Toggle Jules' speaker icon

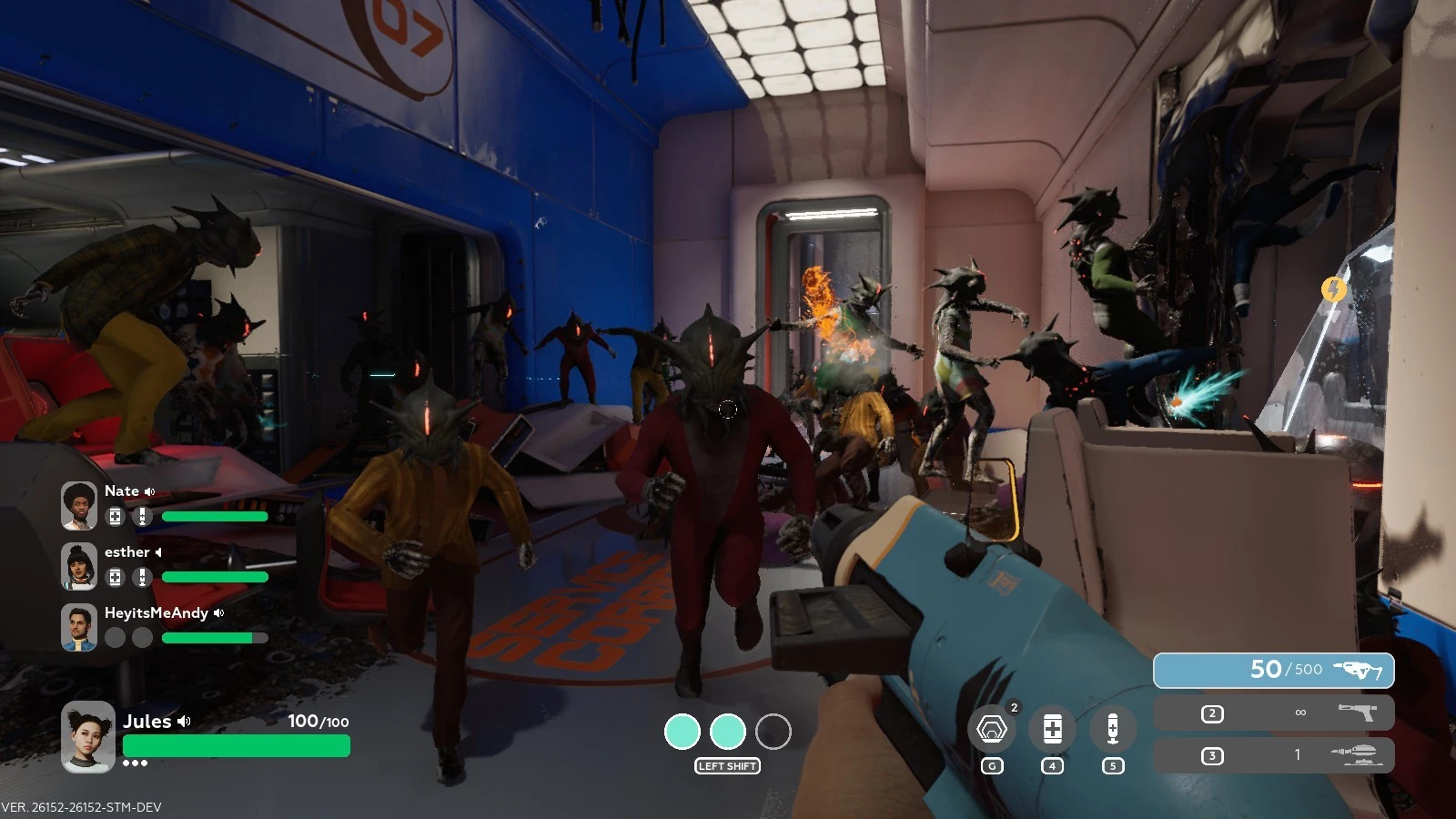coord(186,722)
